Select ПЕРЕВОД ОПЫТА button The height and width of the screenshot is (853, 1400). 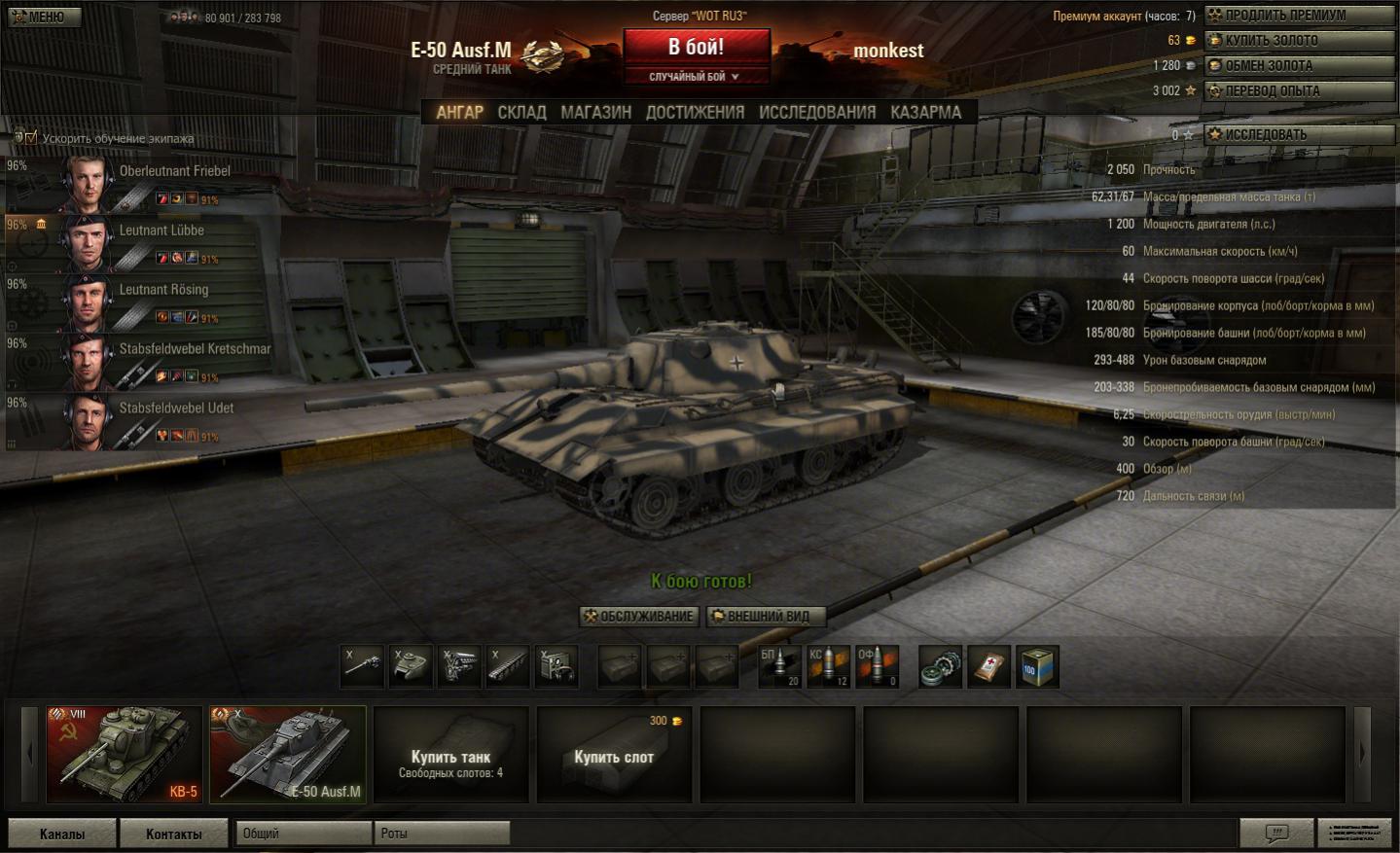coord(1298,91)
